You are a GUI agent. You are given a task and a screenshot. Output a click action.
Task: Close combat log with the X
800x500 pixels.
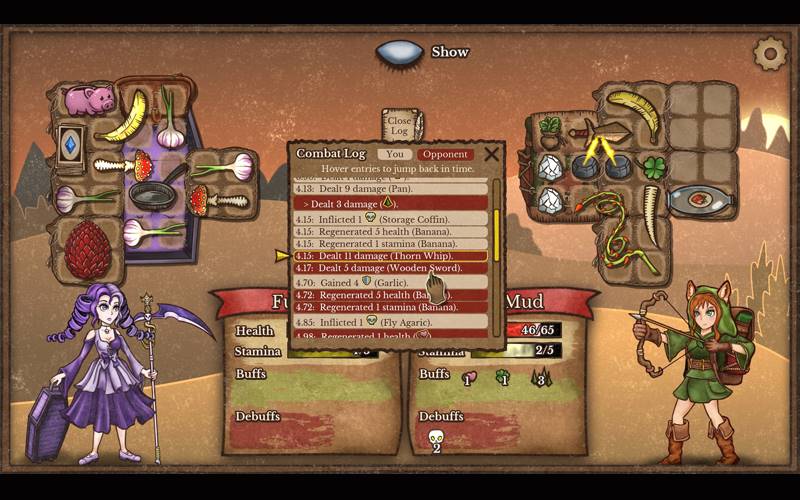pos(491,154)
